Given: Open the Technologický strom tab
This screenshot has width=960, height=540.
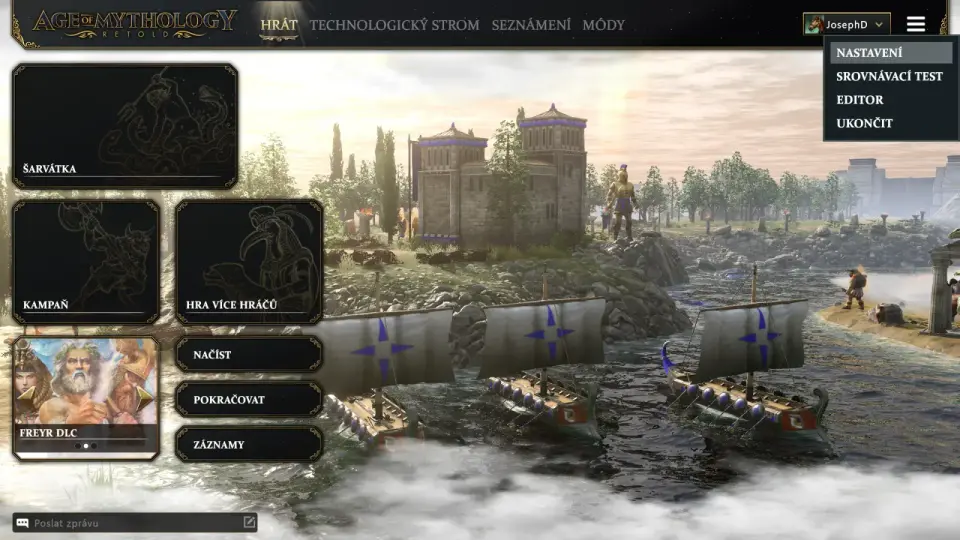Looking at the screenshot, I should pyautogui.click(x=394, y=25).
